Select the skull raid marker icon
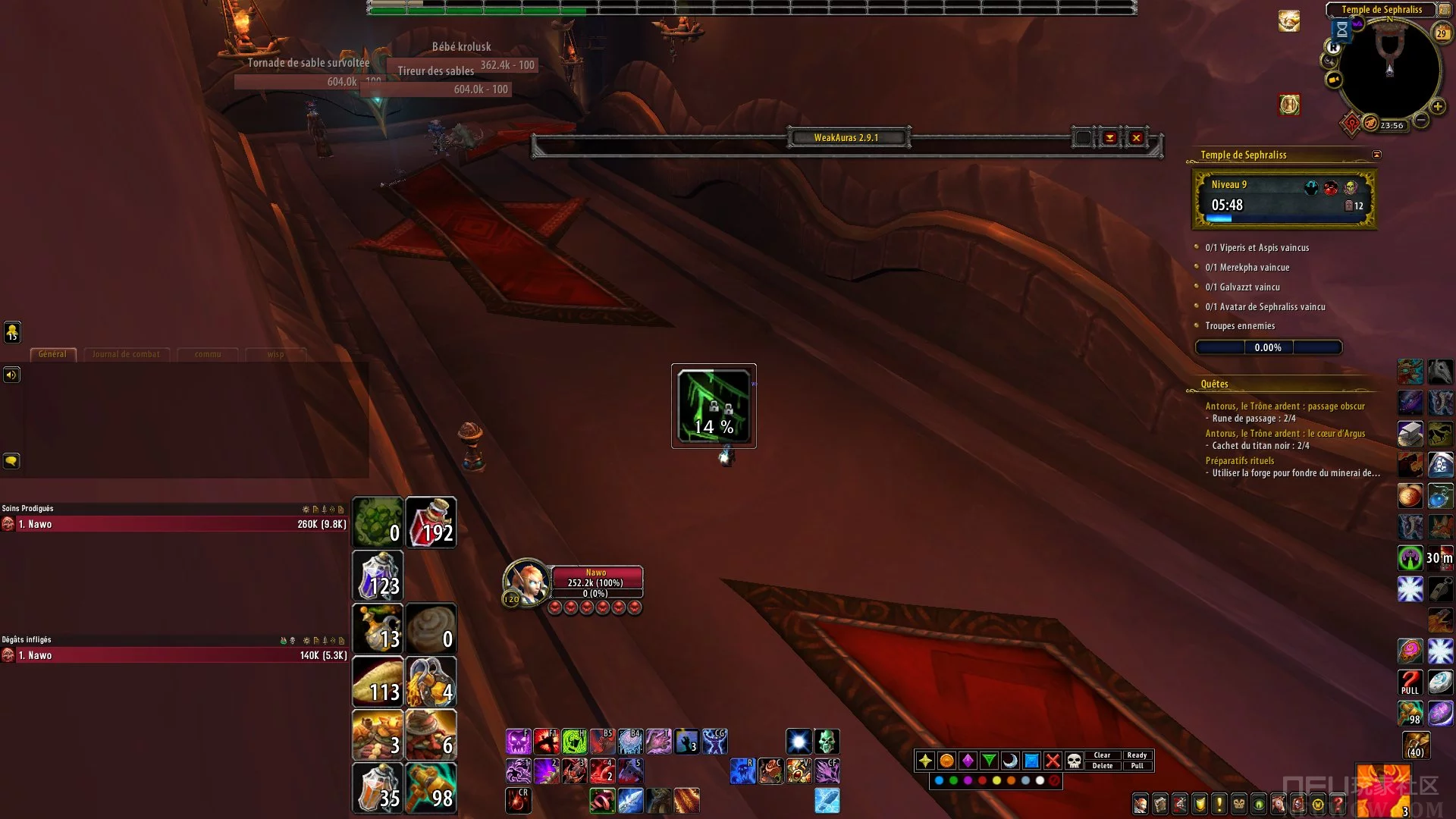This screenshot has width=1456, height=819. (x=1074, y=761)
